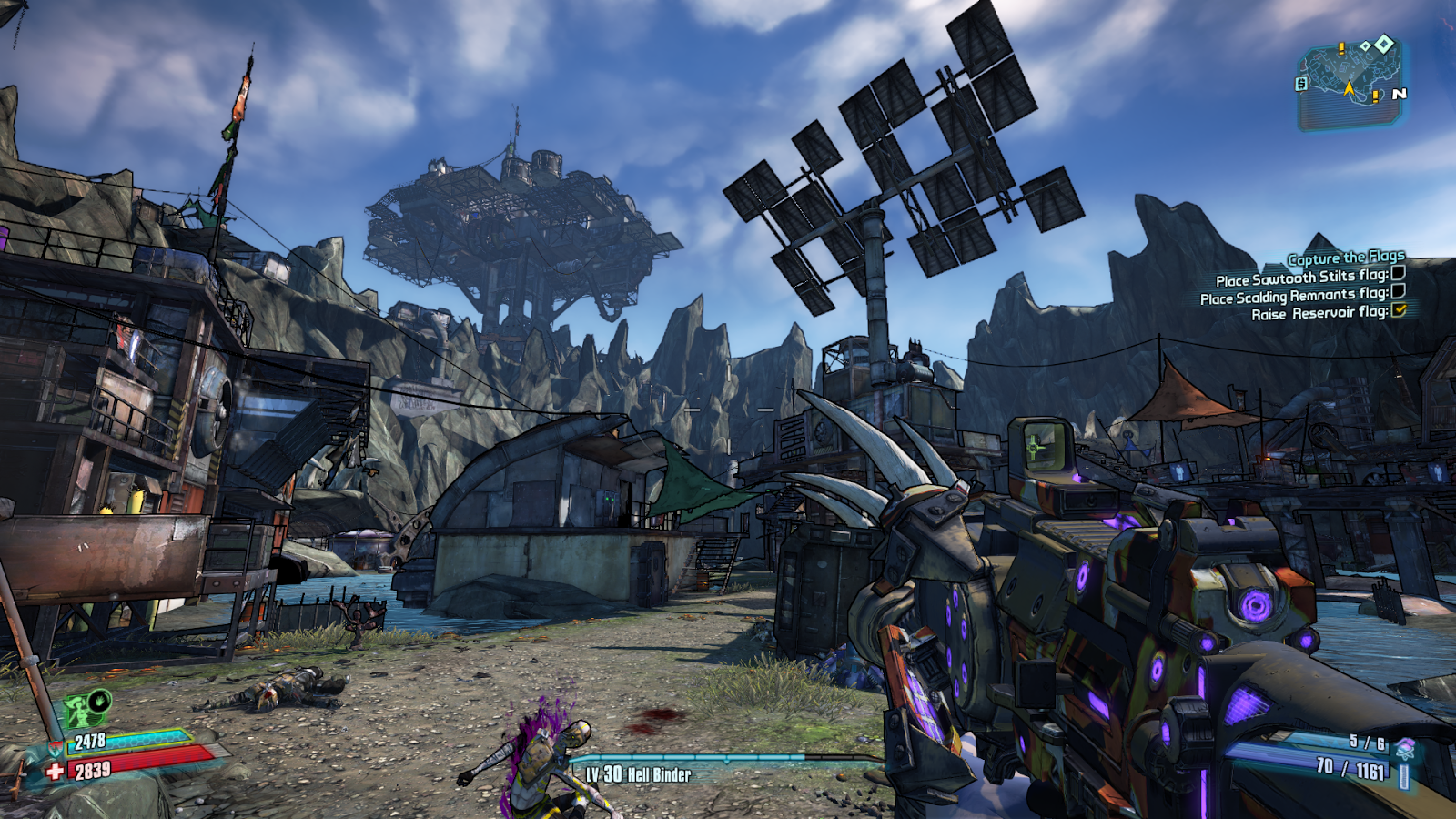1456x819 pixels.
Task: Select the action skill hand icon above the portrait
Action: pos(97,702)
